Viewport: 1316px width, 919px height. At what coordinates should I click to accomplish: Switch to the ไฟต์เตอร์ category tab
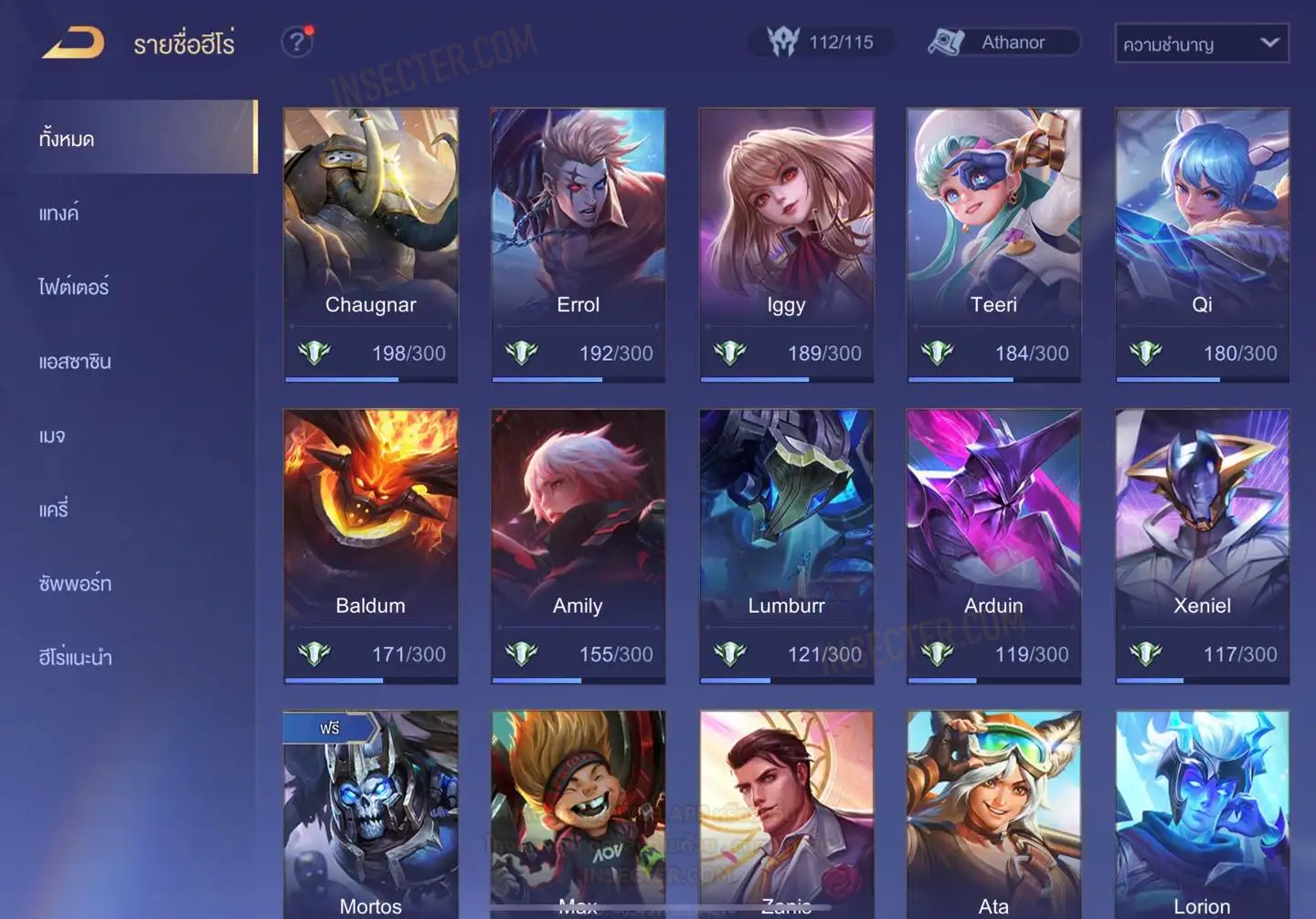click(x=74, y=288)
